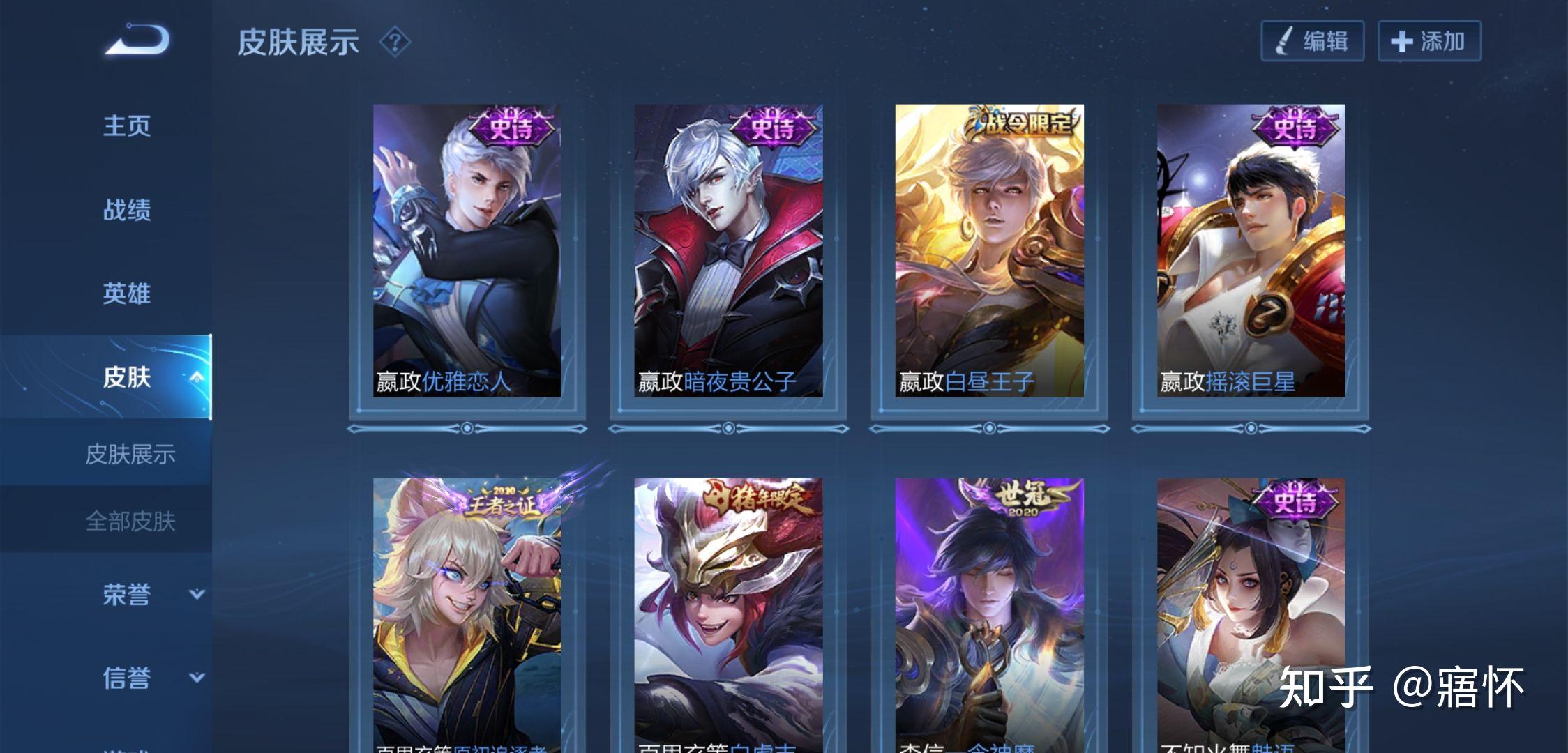
Task: Select the 皮肤展示 sub-menu entry
Action: (130, 454)
